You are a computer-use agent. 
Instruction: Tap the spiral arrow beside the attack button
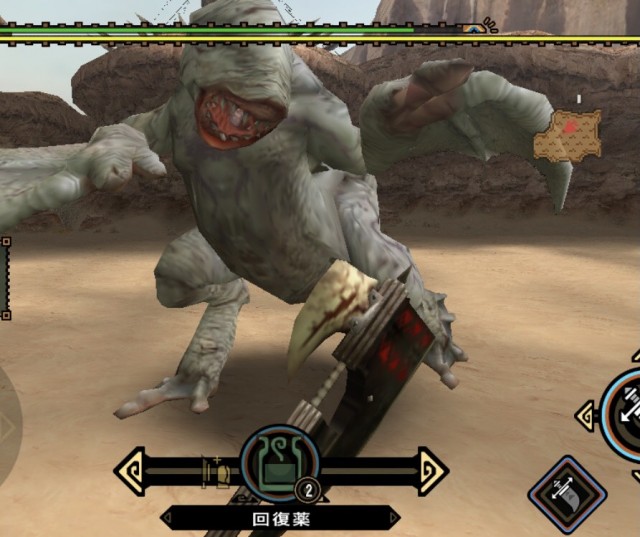(x=587, y=415)
